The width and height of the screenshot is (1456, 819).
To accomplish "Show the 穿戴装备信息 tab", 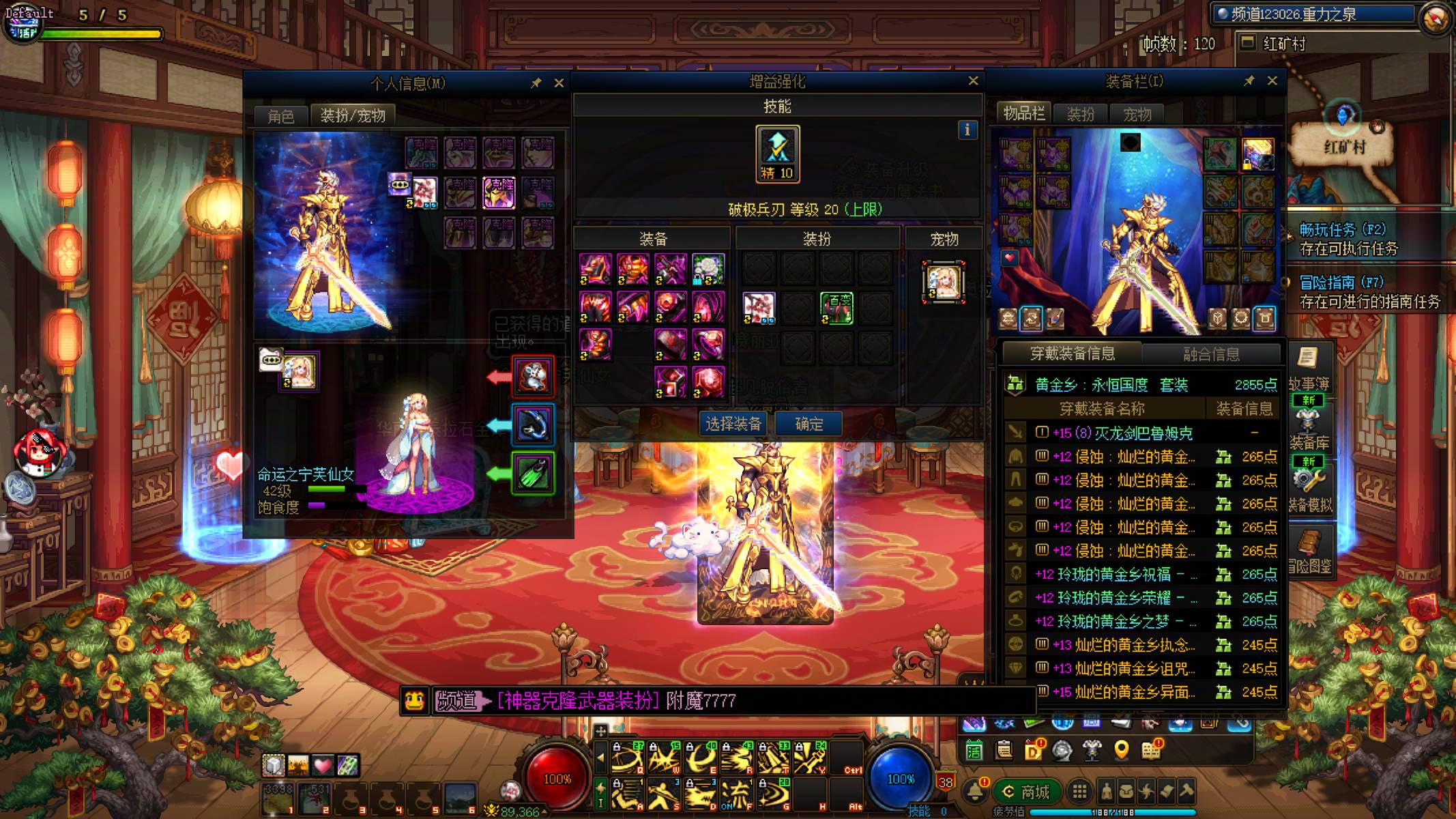I will click(1072, 354).
